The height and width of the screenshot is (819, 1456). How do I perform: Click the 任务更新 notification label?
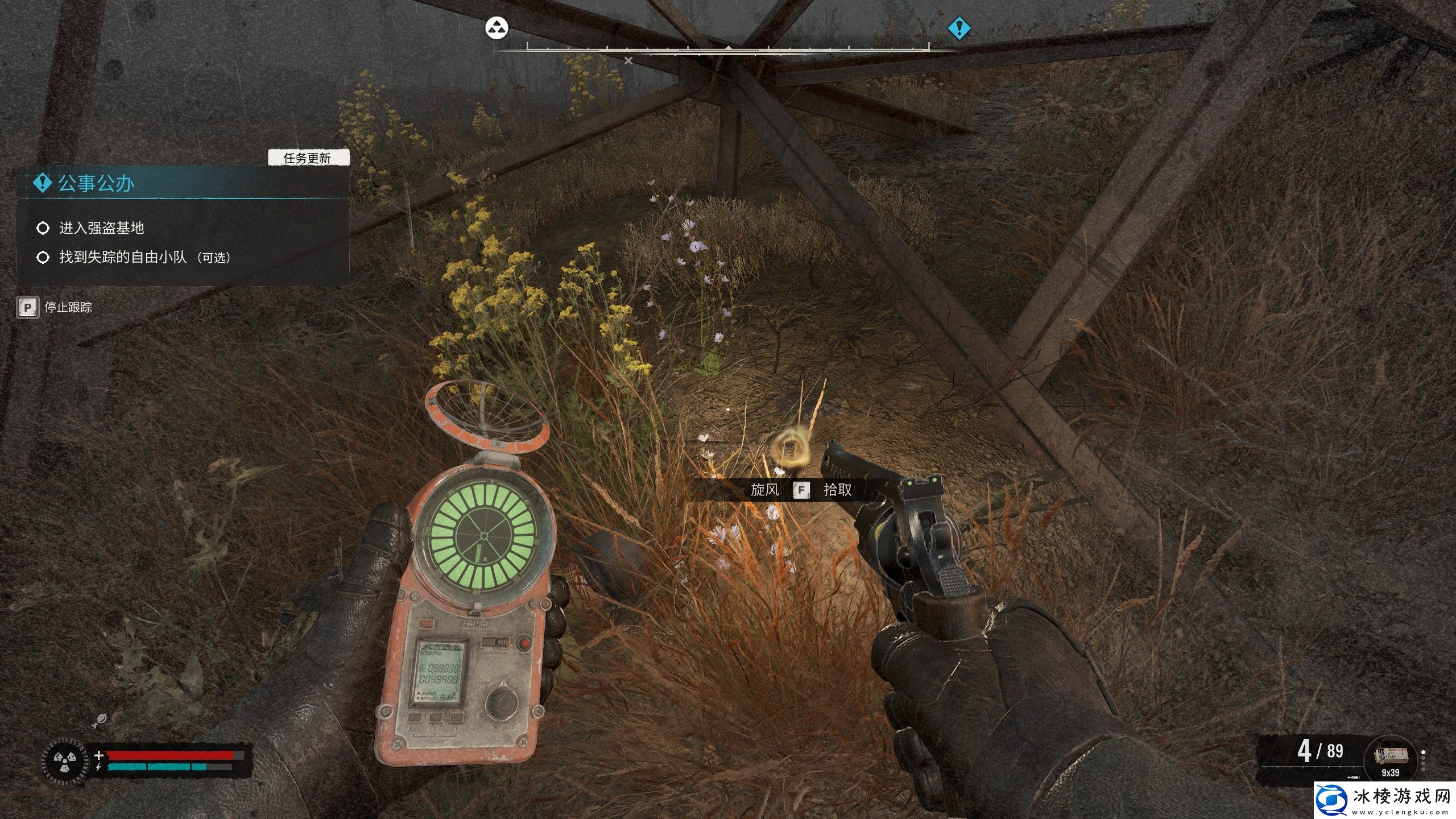[308, 158]
